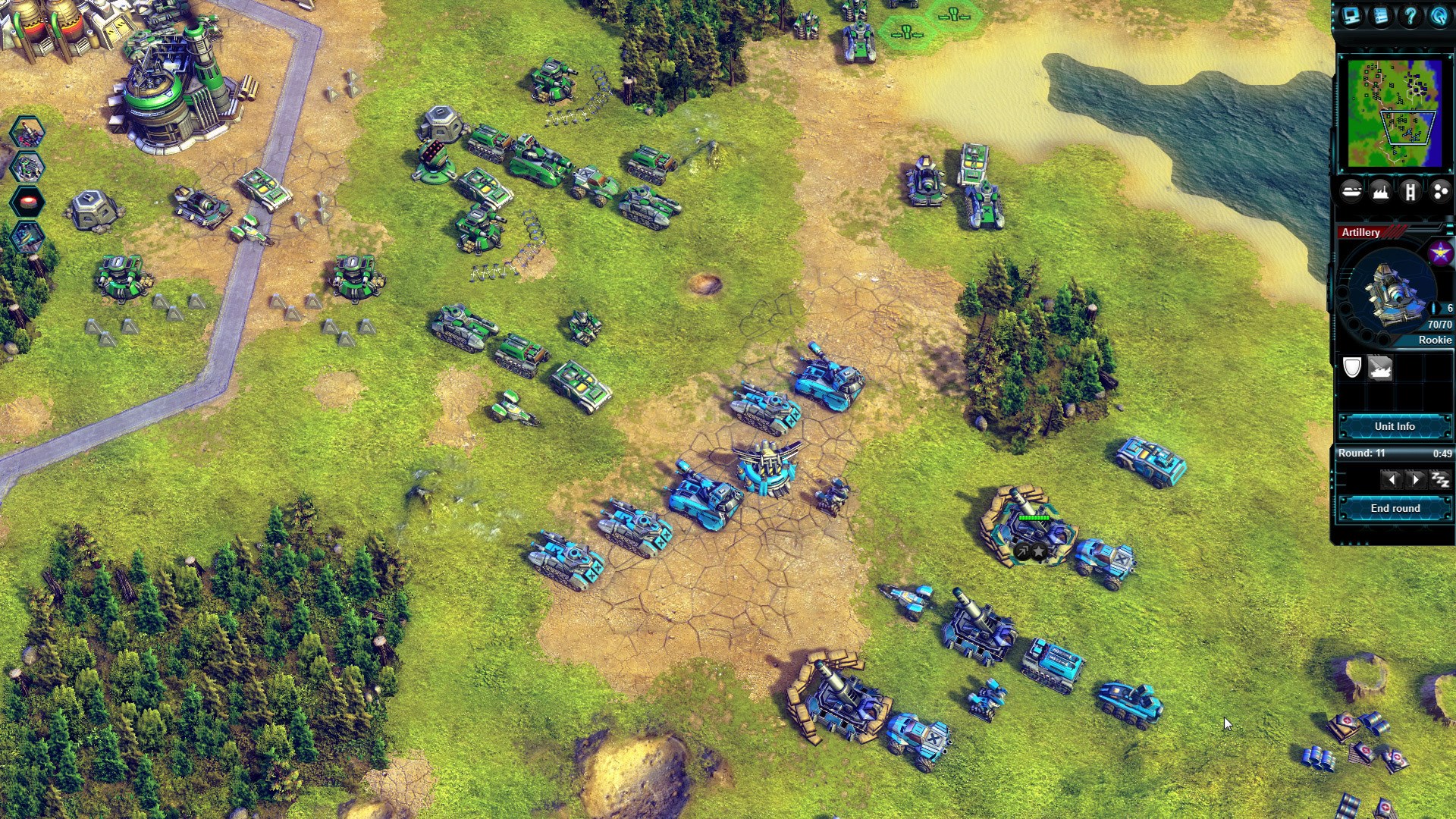Select the magnifier icon in top right

point(1439,17)
